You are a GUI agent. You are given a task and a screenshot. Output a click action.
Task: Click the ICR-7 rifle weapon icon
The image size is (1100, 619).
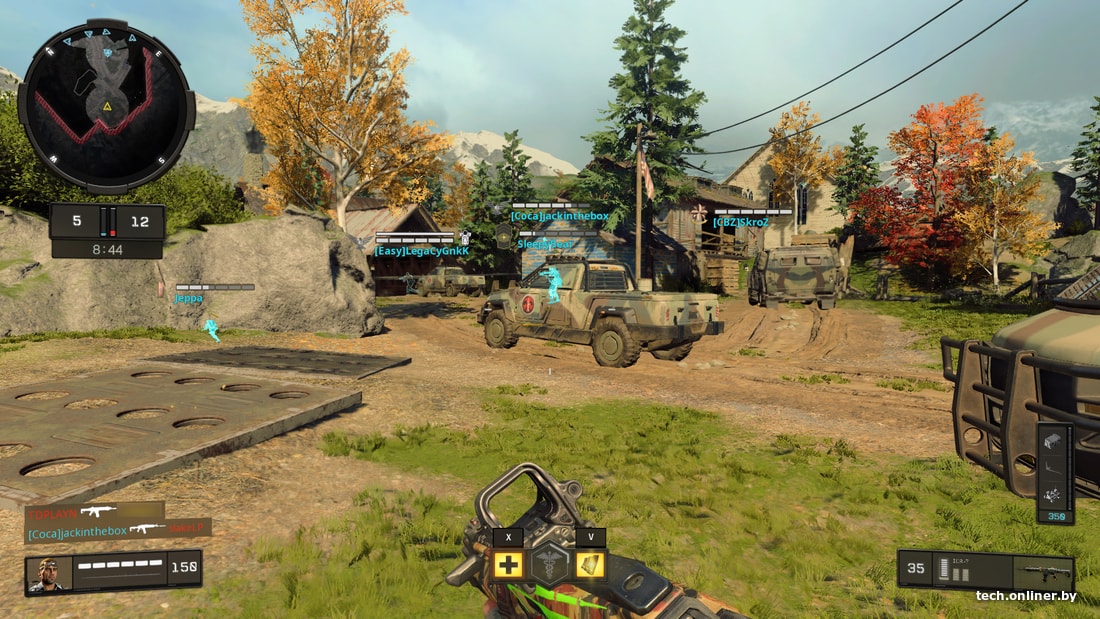point(1042,572)
